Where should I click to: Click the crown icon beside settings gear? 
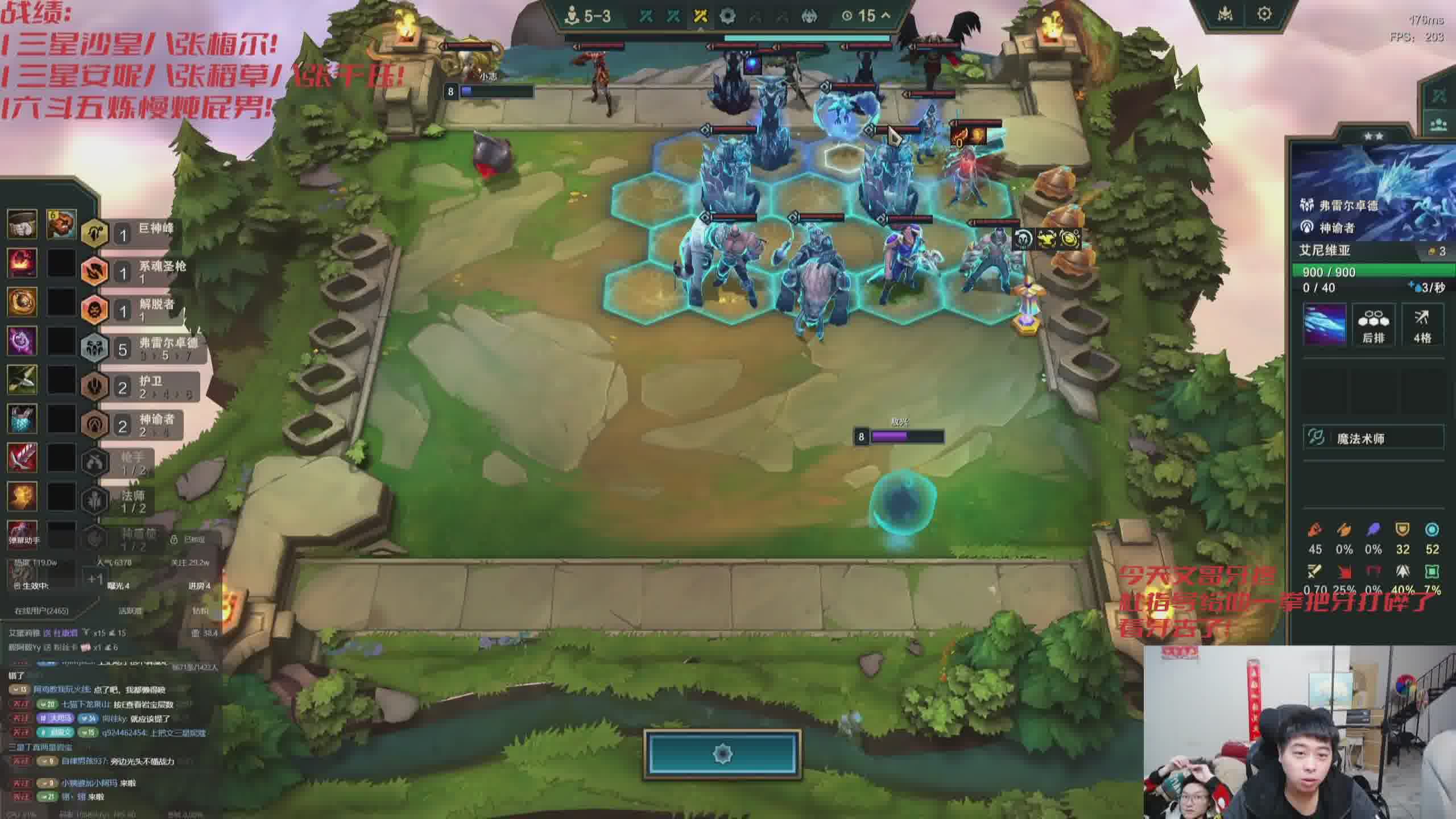[1225, 14]
